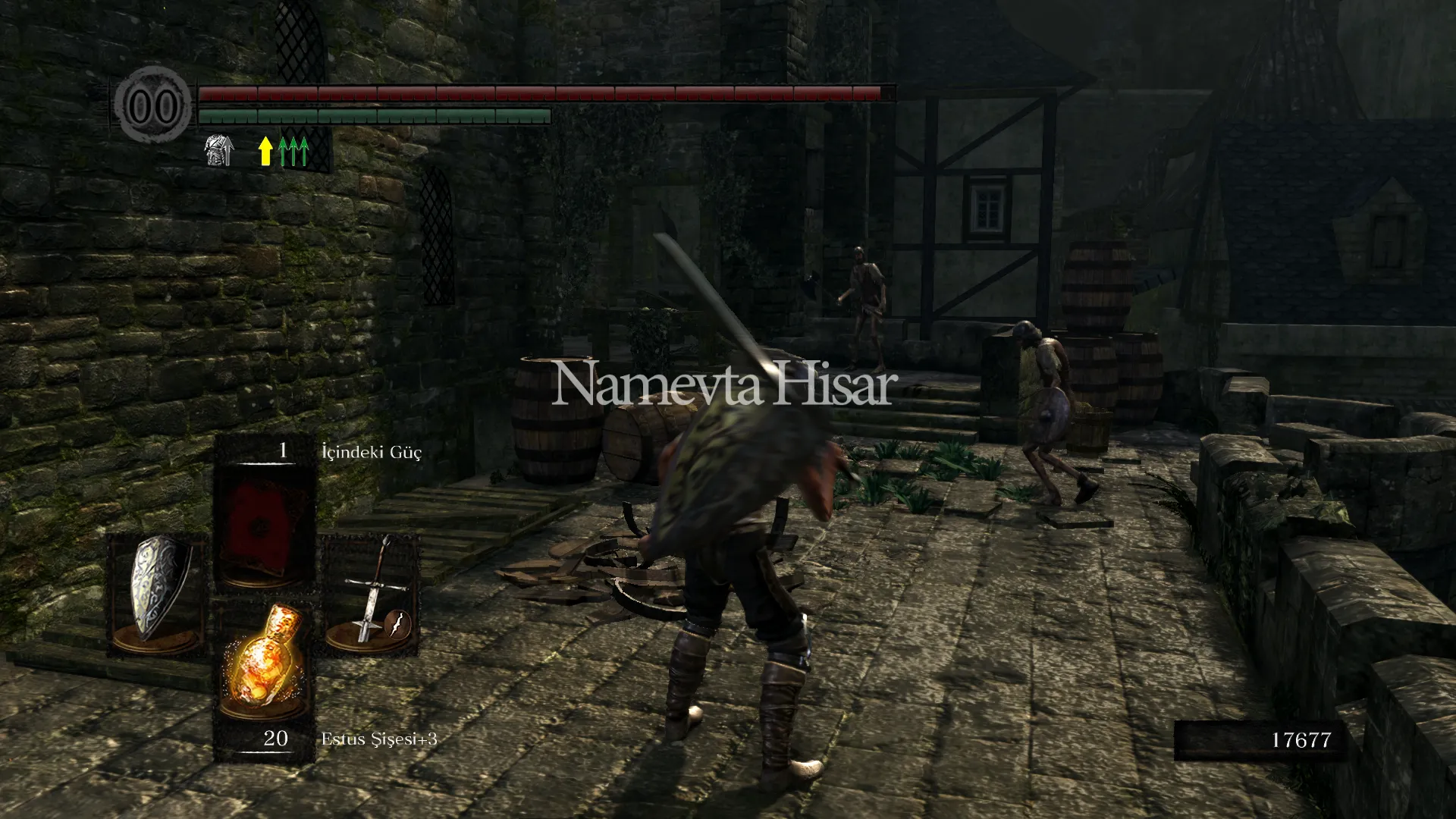
Task: Click the green triple-arrow buff icon
Action: (x=293, y=151)
